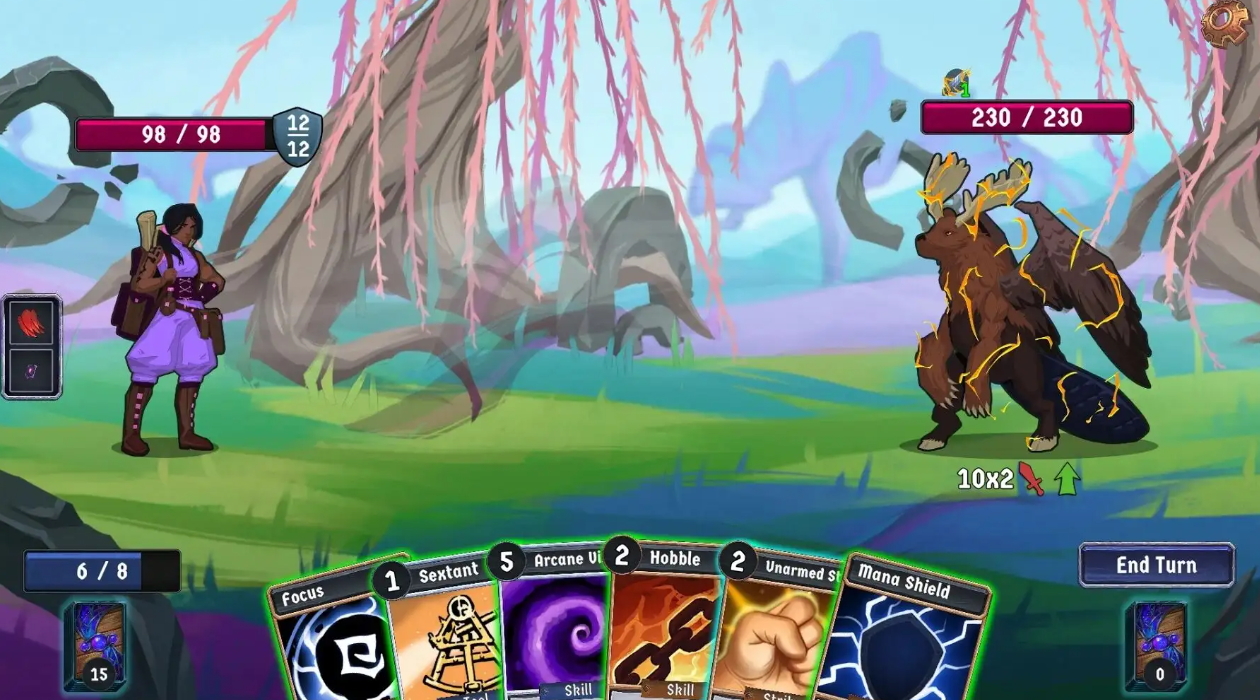Screen dimensions: 1260x700
Task: Inspect the enemy's 10x2 attack intent
Action: click(x=1000, y=479)
